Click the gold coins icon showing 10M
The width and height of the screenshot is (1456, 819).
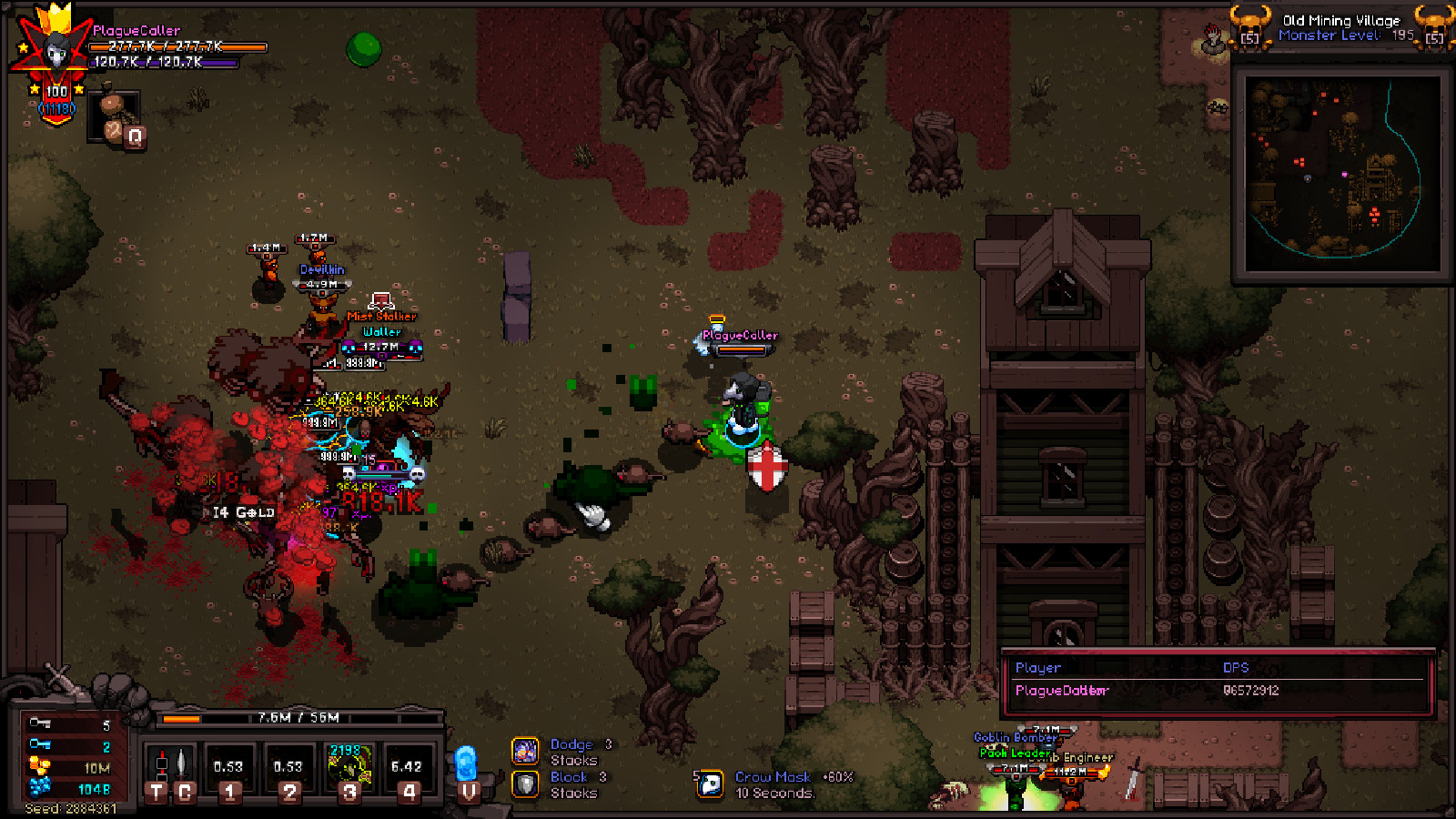(38, 766)
